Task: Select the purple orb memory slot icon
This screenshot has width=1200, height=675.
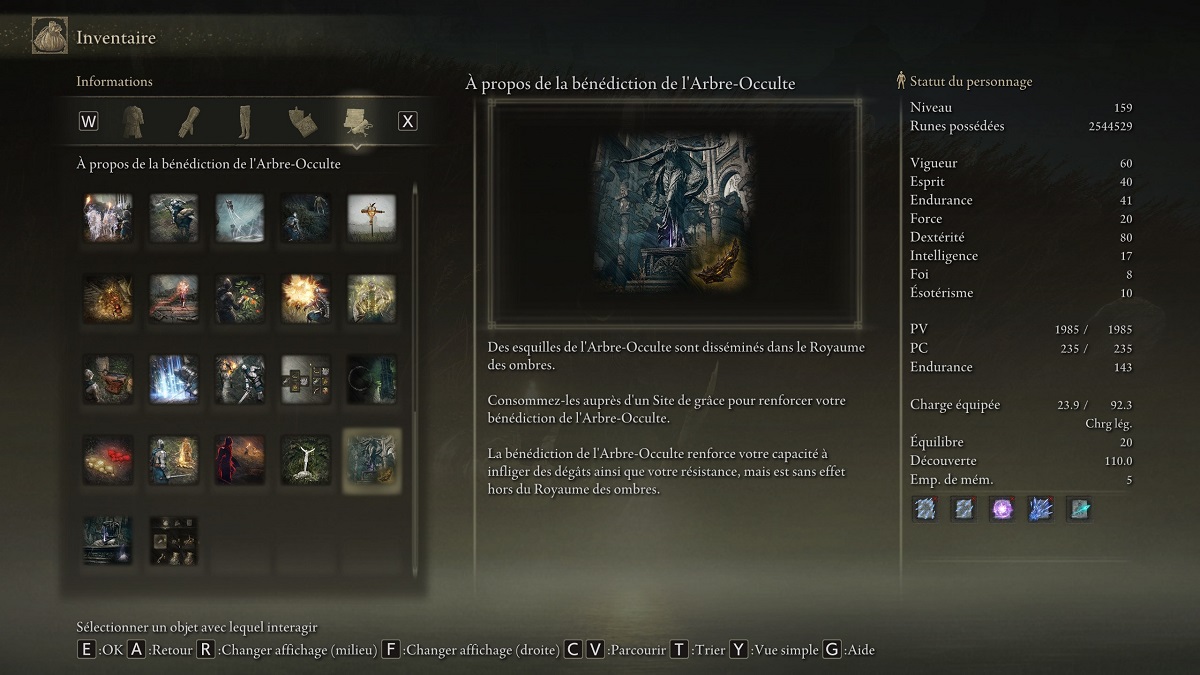Action: [x=1002, y=509]
